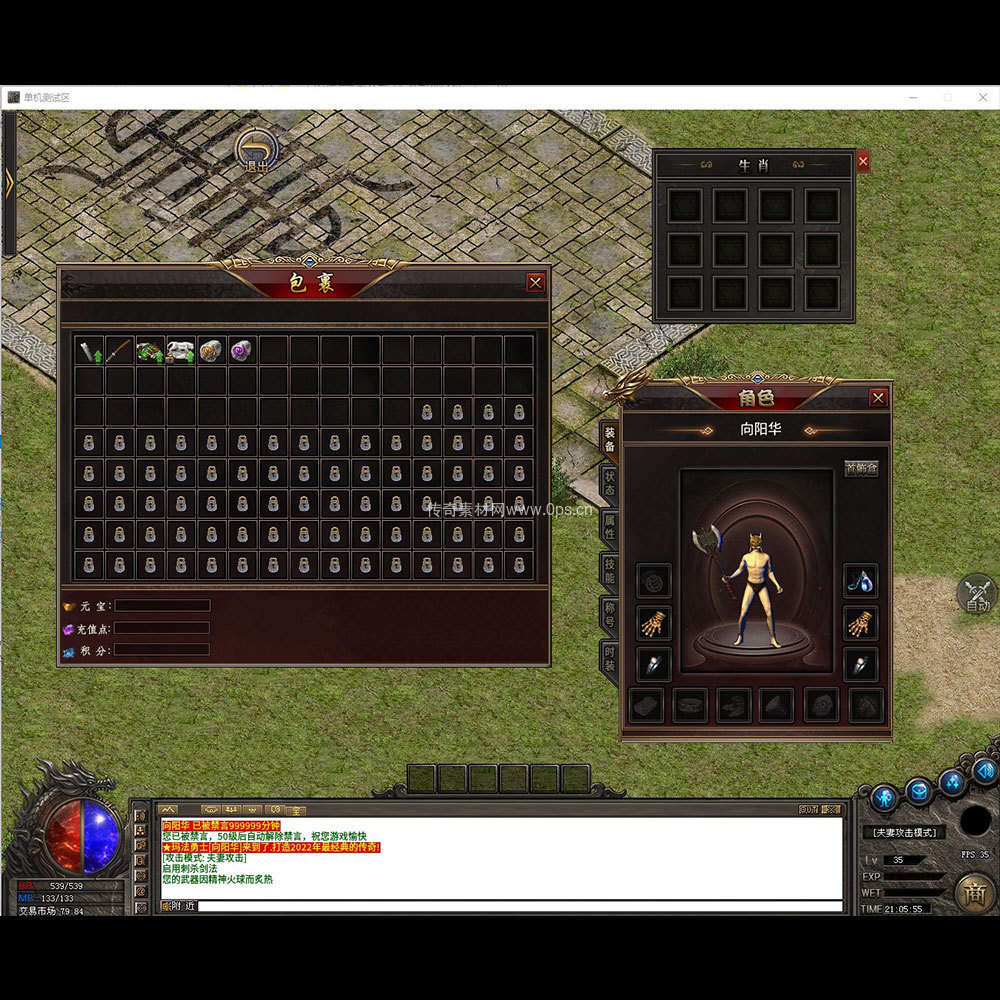Switch to the 时装 fashion tab
The height and width of the screenshot is (1000, 1000).
608,660
